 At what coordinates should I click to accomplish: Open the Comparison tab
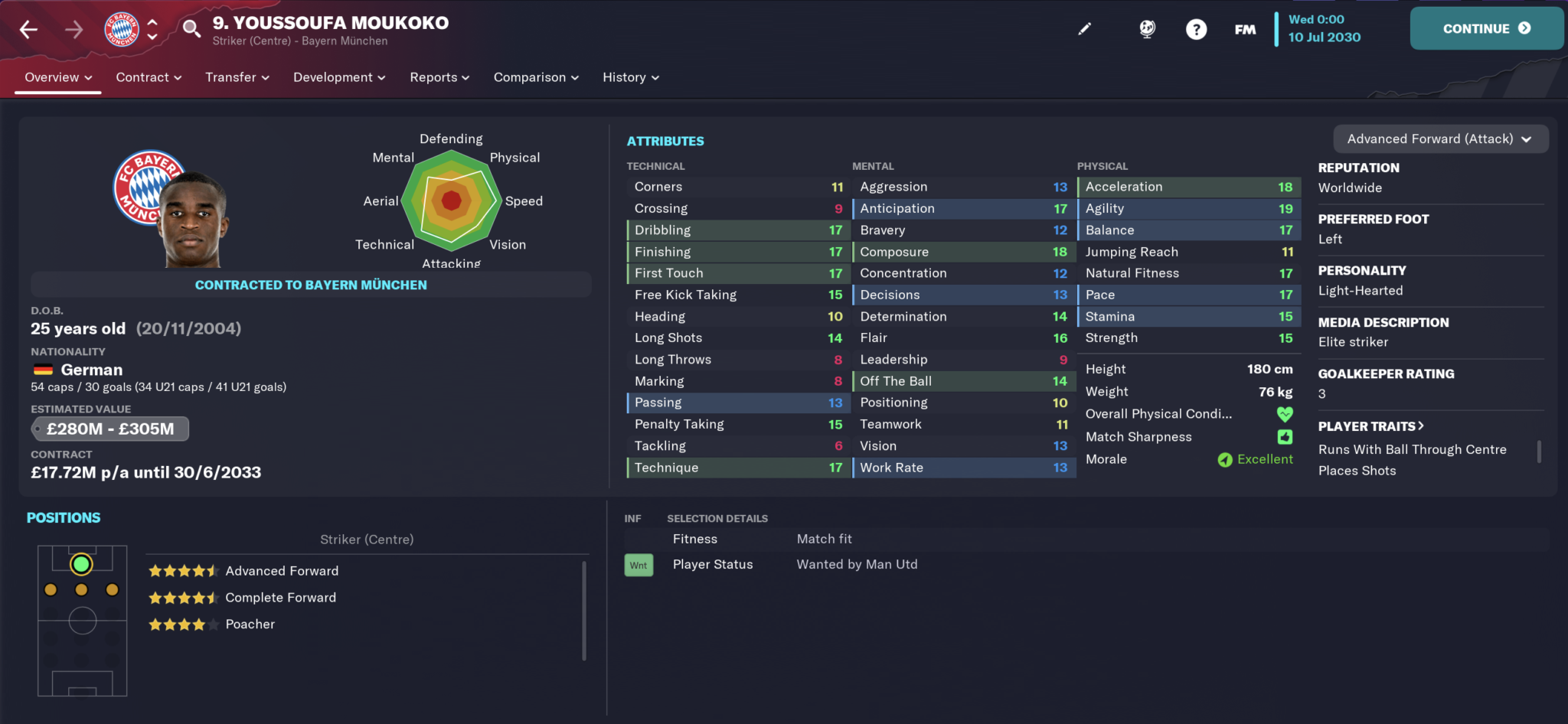(535, 77)
